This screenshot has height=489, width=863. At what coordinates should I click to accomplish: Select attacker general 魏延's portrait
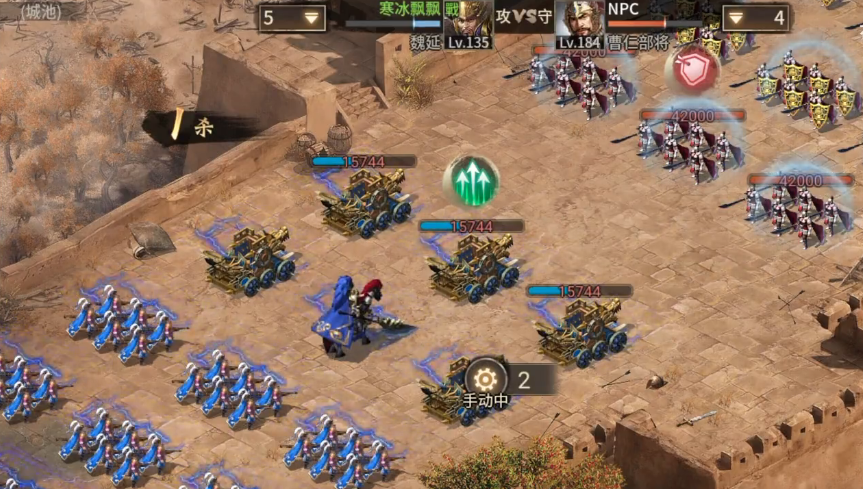[x=468, y=20]
